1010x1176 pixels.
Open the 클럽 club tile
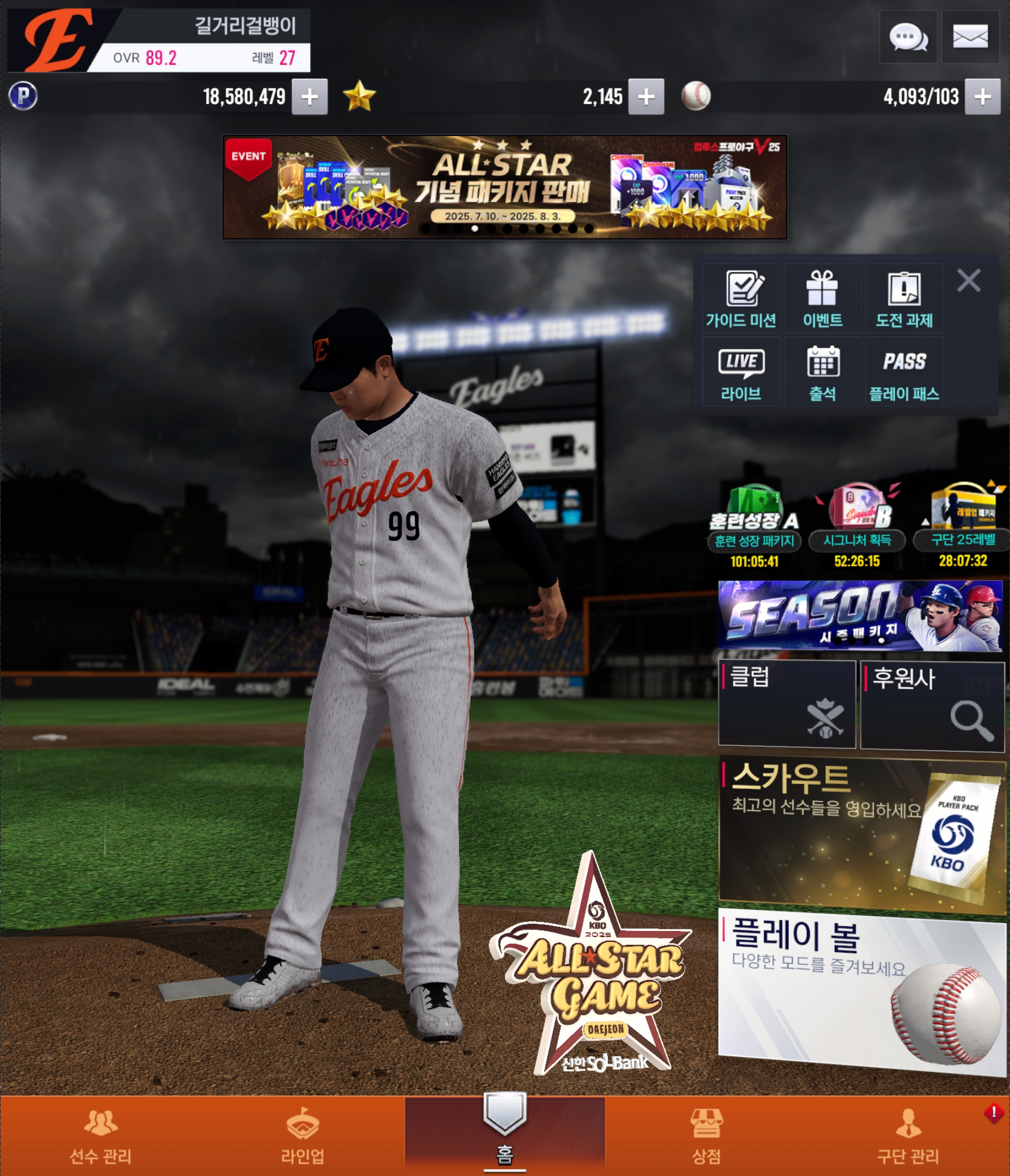pos(786,704)
